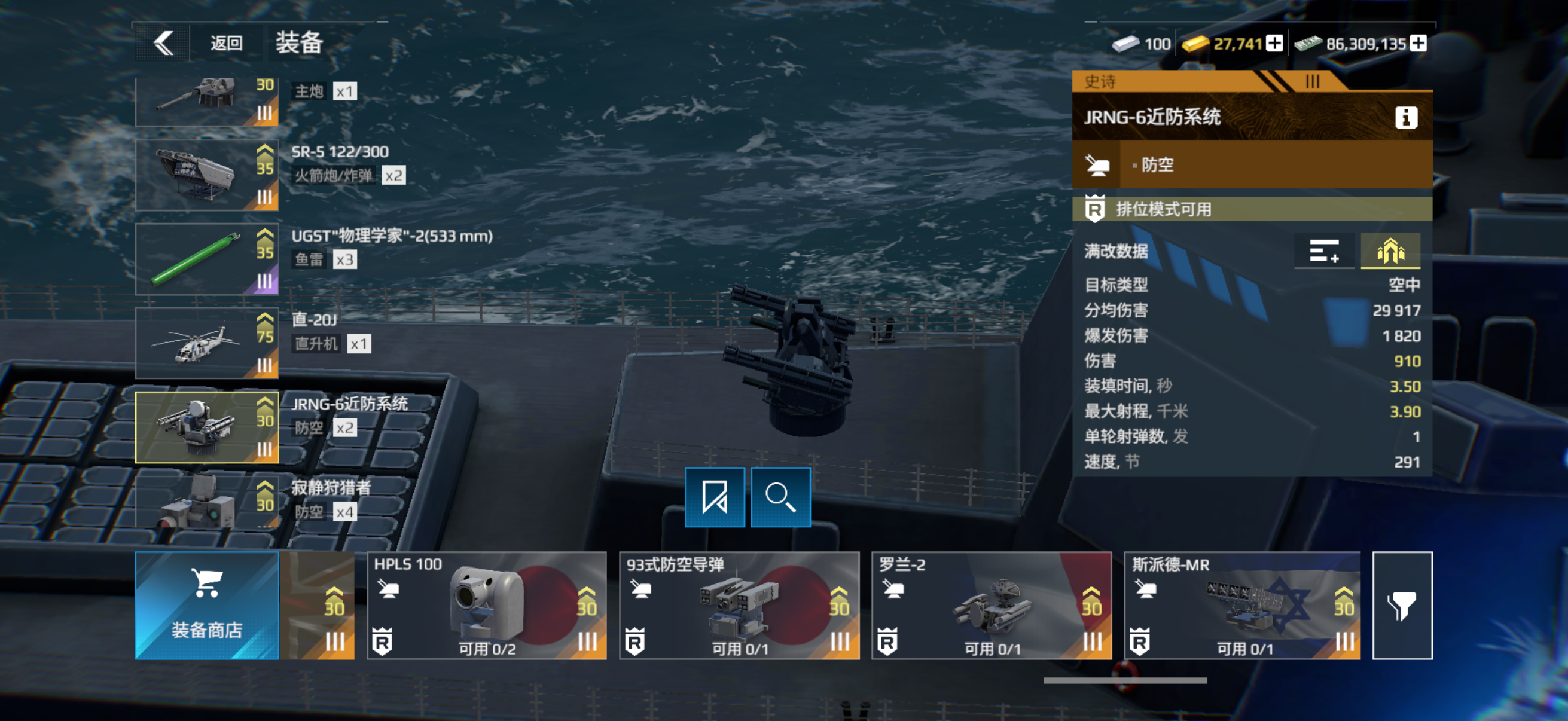Choose the UGST torpedo equipment slot

pyautogui.click(x=207, y=259)
